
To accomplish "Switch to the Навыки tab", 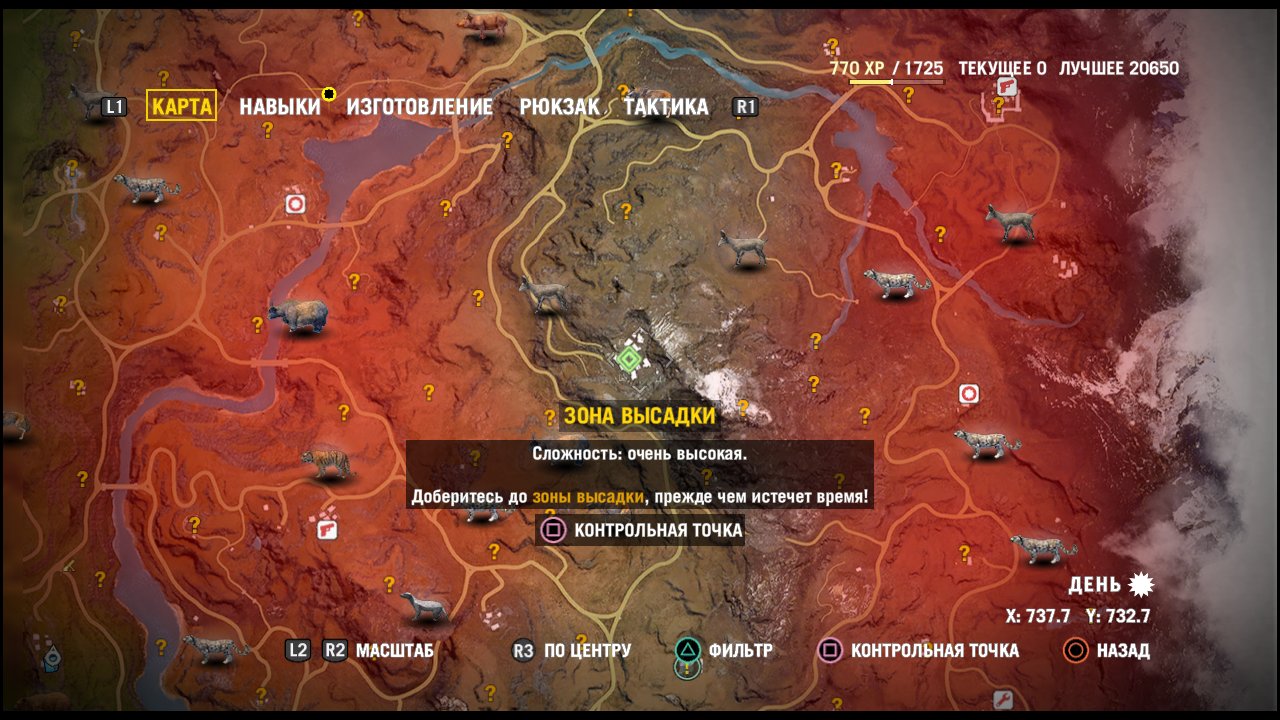I will pyautogui.click(x=280, y=106).
